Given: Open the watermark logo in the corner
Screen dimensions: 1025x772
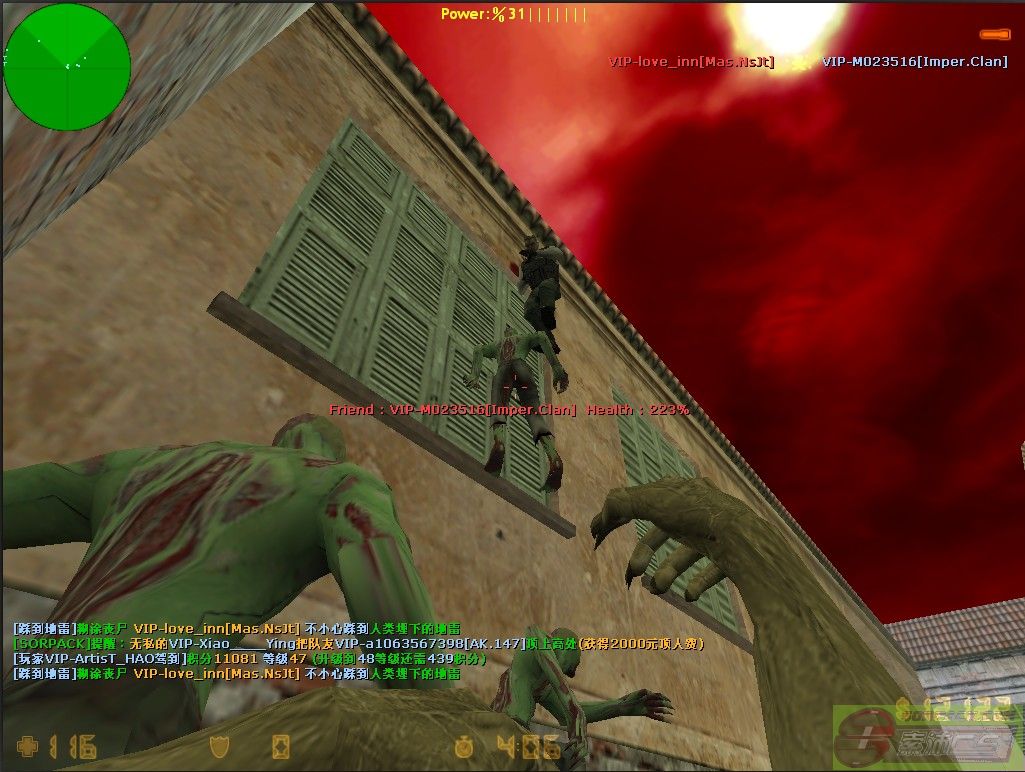Looking at the screenshot, I should click(x=927, y=738).
